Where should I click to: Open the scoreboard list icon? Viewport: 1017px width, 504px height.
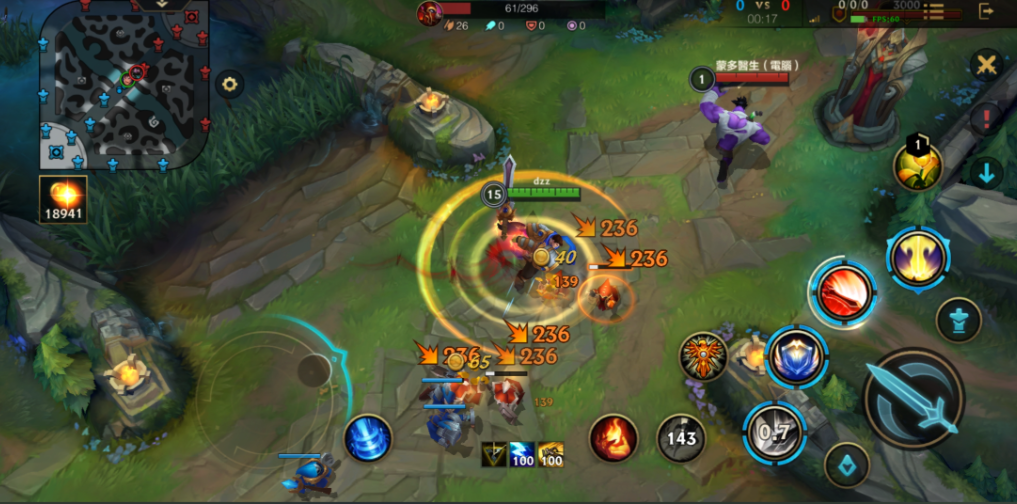pos(934,12)
